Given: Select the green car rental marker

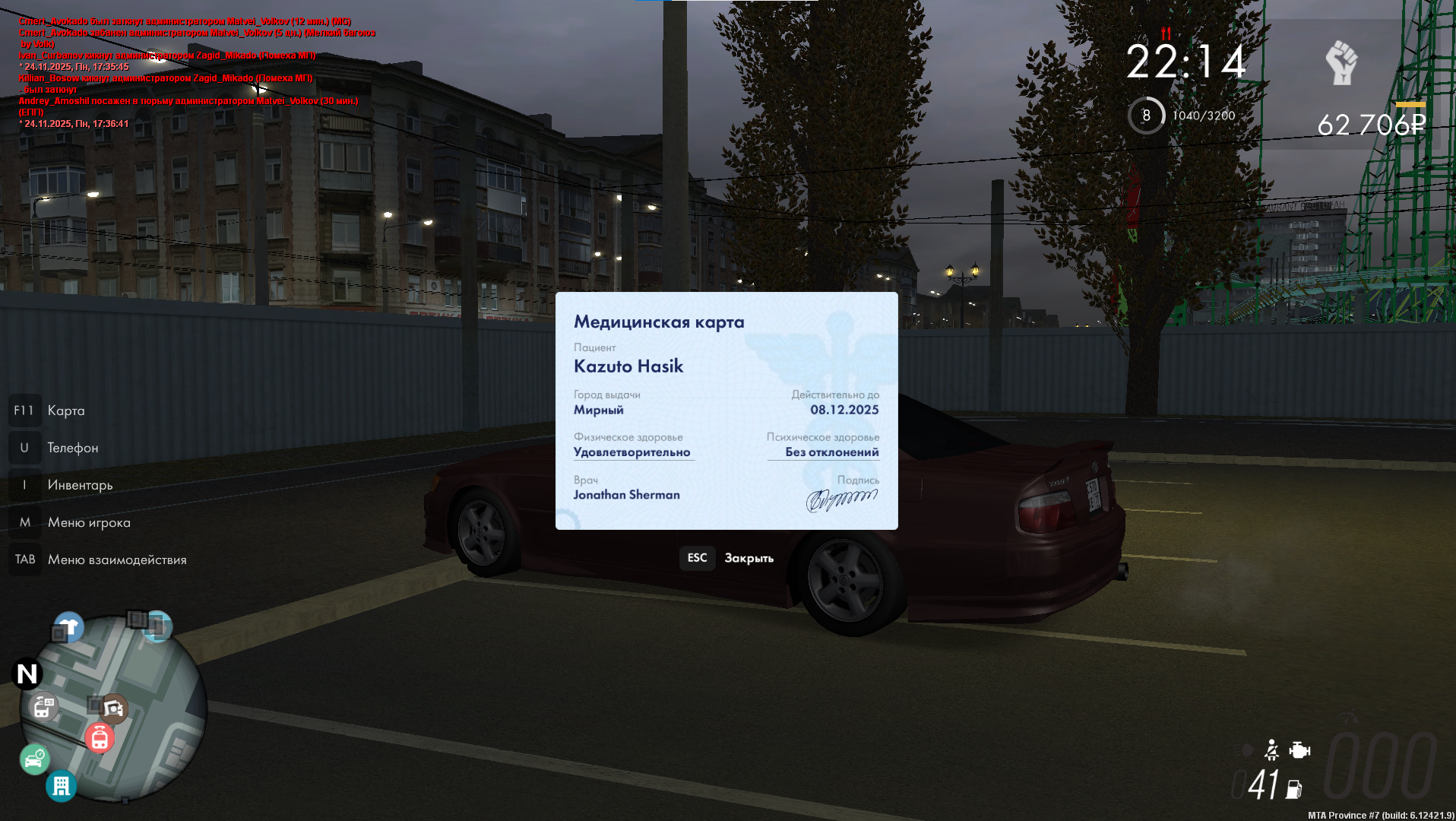Looking at the screenshot, I should (34, 759).
